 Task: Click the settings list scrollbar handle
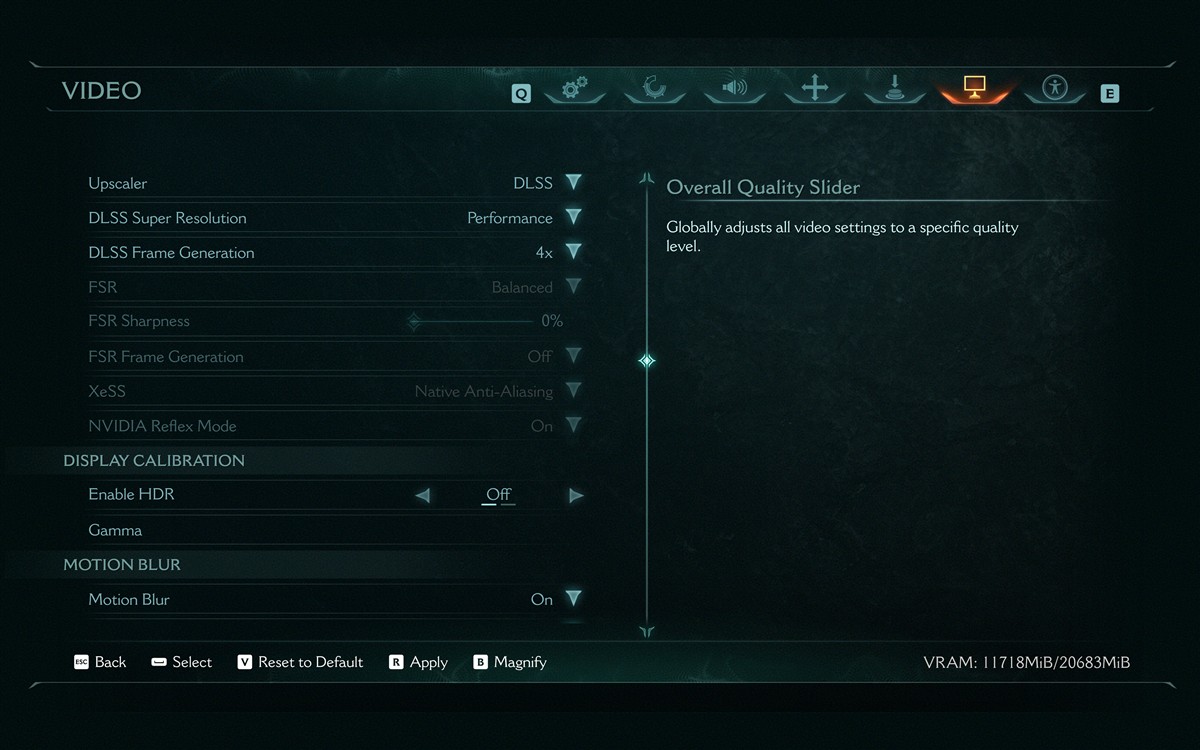[647, 360]
